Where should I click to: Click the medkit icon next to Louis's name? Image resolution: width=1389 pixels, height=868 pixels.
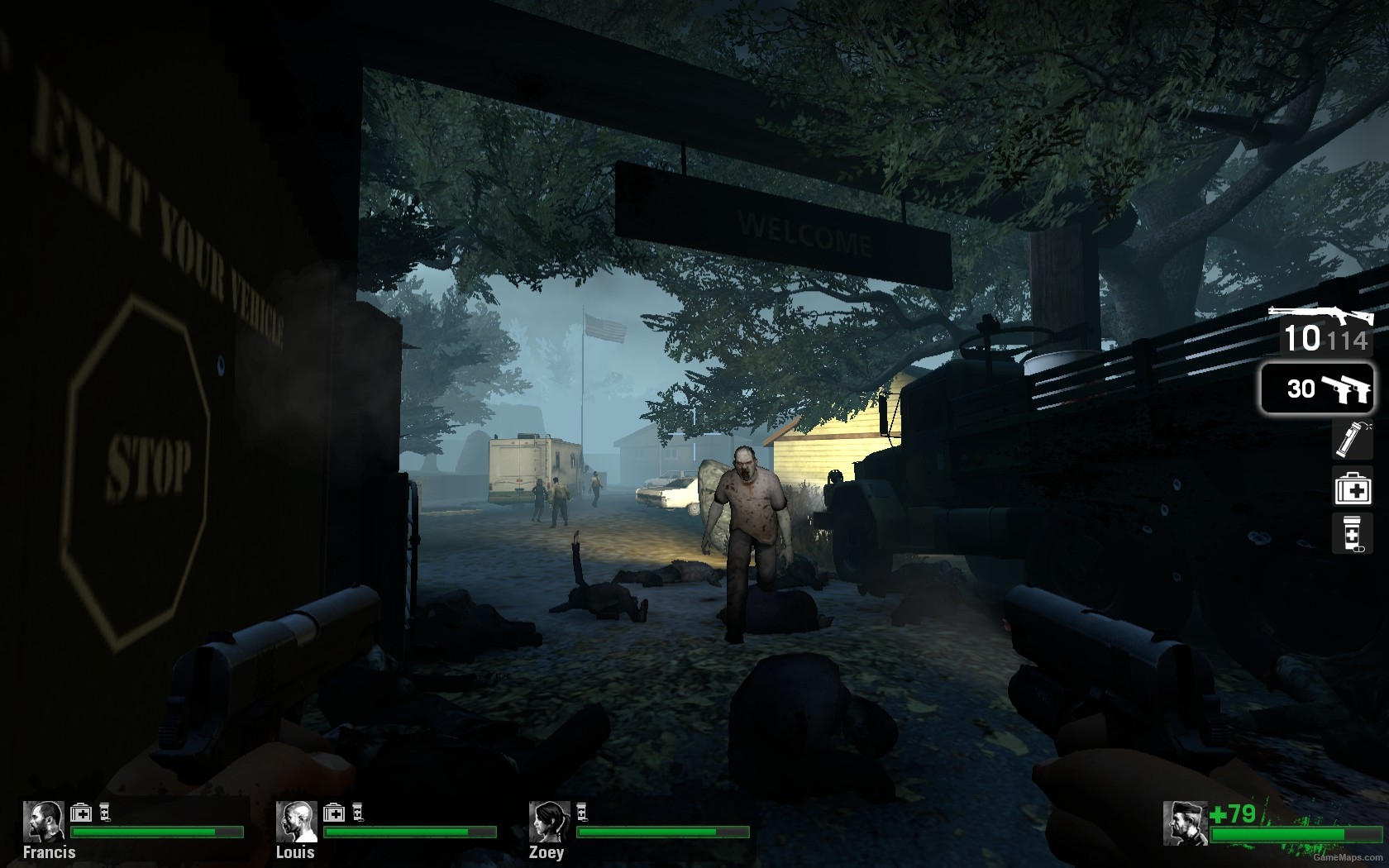click(332, 813)
